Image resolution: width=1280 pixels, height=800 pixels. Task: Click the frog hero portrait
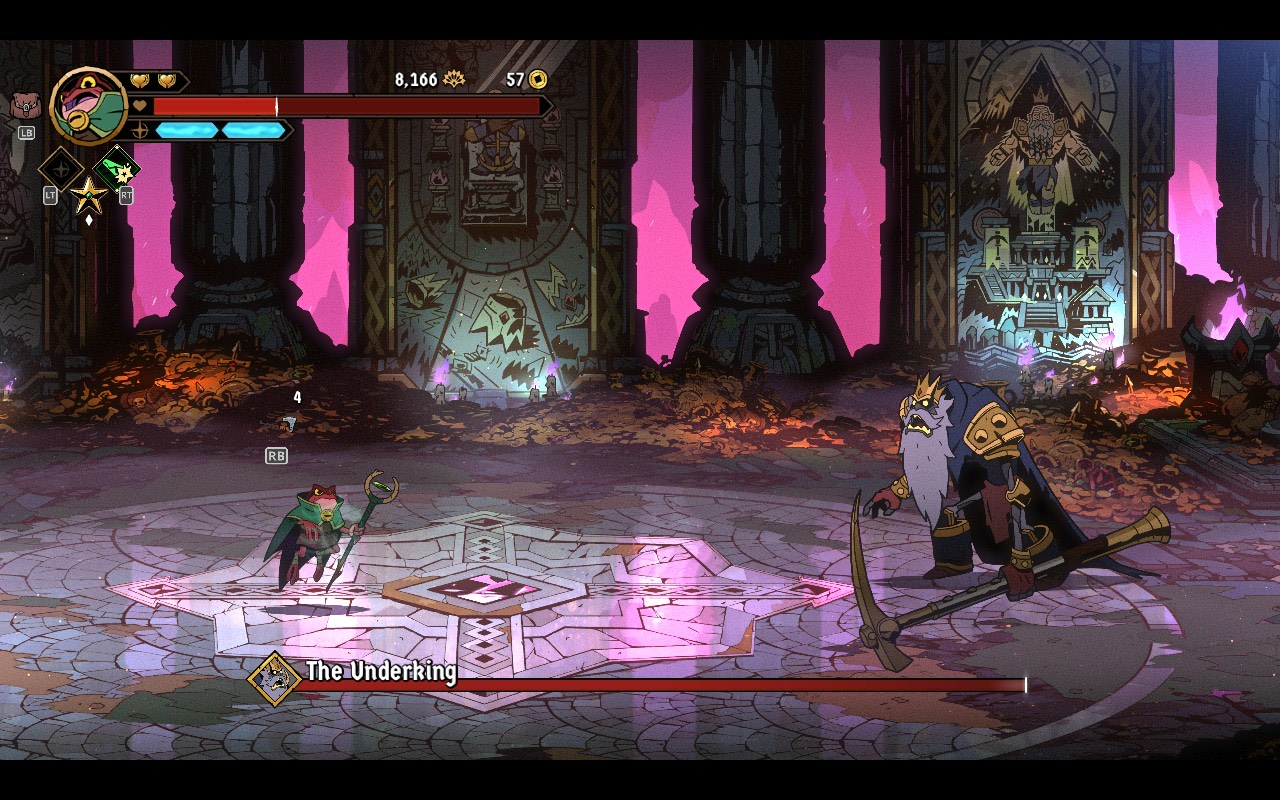pos(89,104)
